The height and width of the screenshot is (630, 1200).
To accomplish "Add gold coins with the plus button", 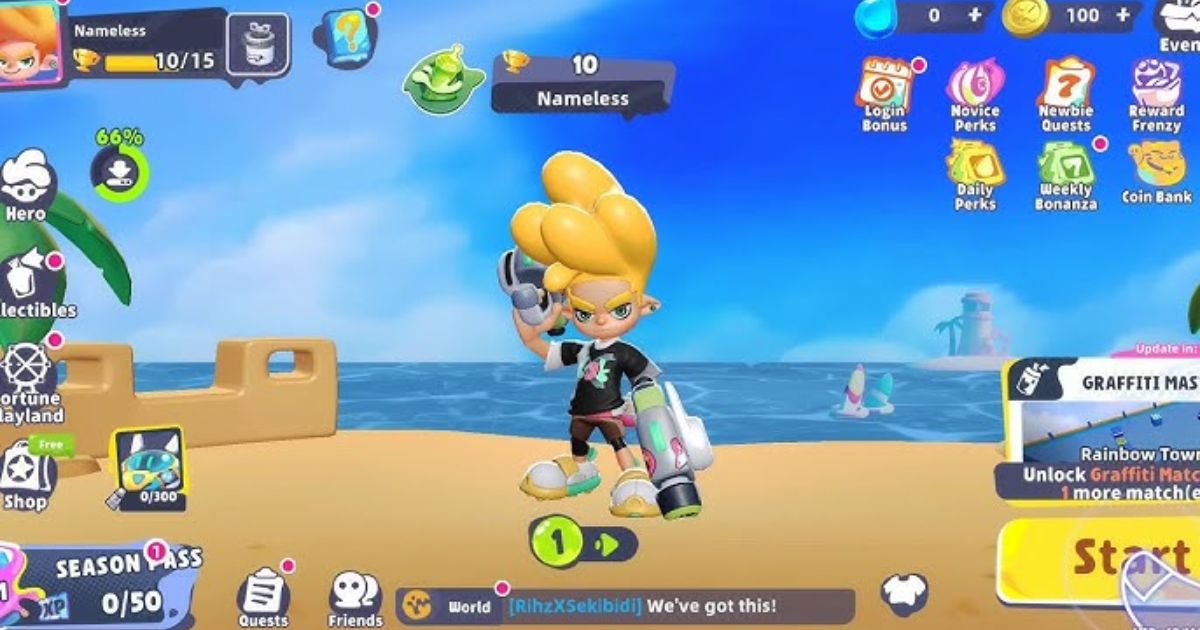I will click(x=1126, y=16).
